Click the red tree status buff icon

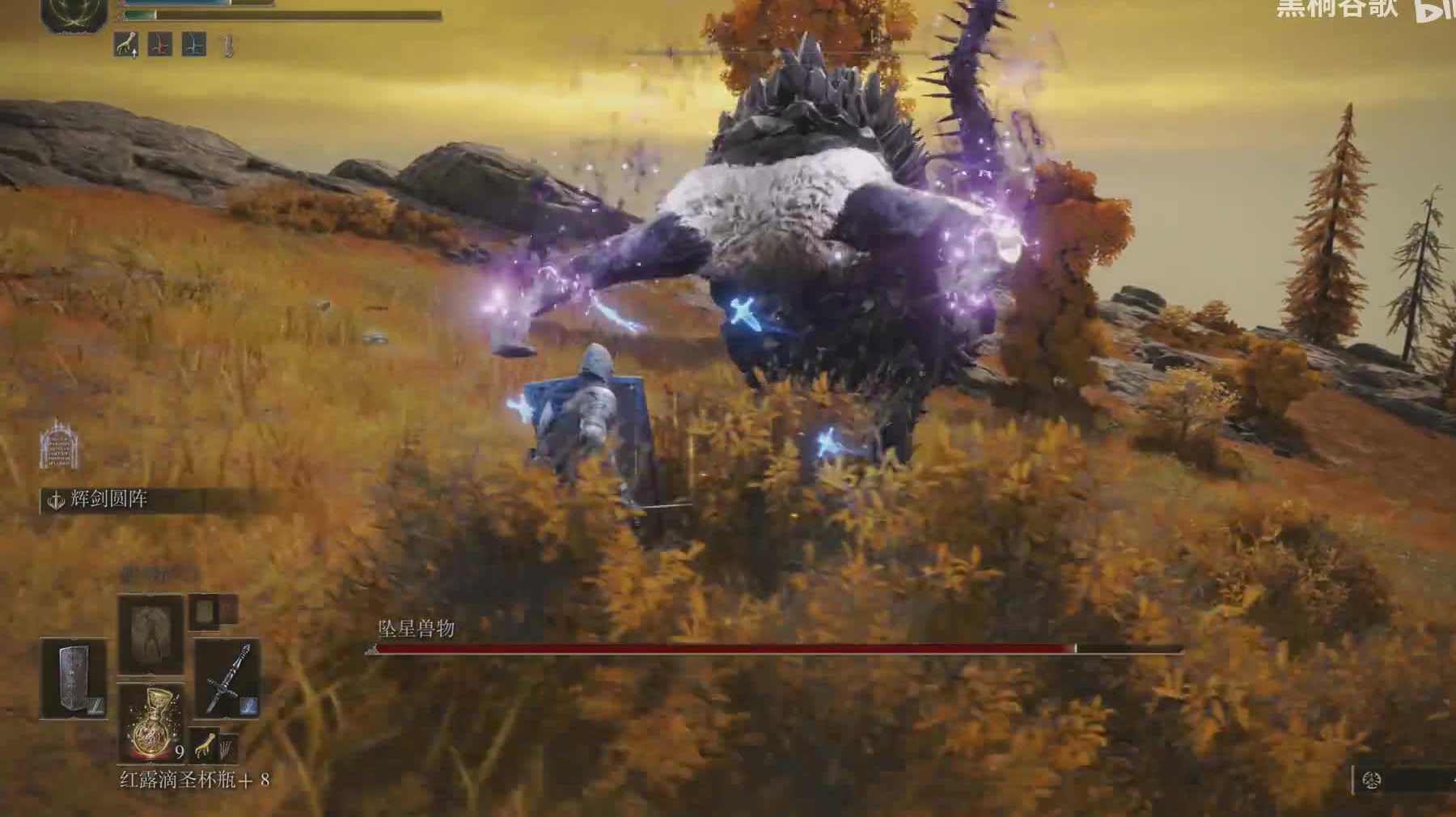[x=160, y=44]
